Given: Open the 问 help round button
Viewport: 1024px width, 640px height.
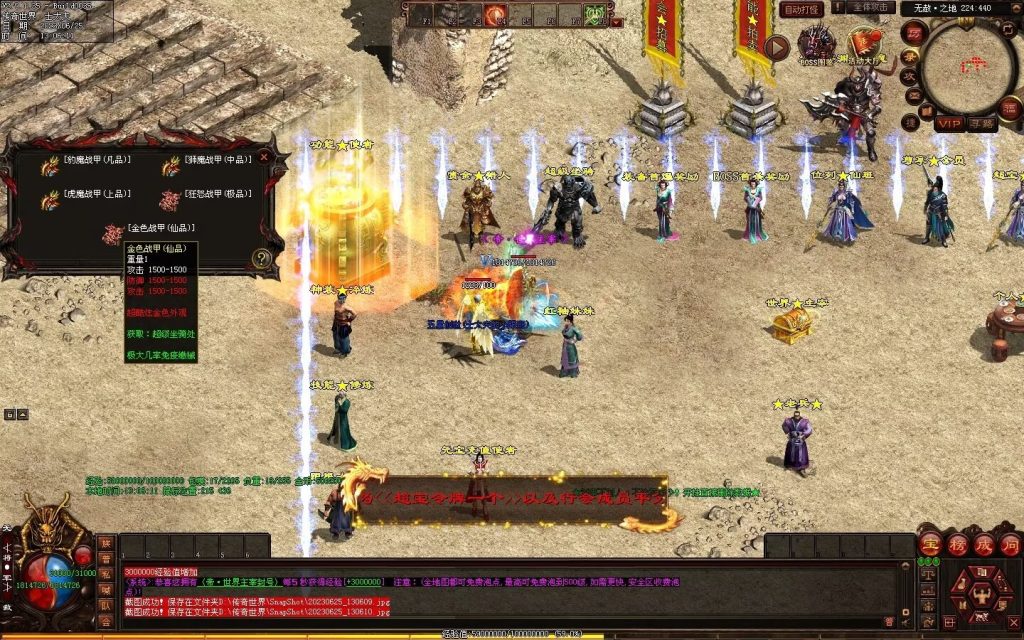Looking at the screenshot, I should (1010, 546).
